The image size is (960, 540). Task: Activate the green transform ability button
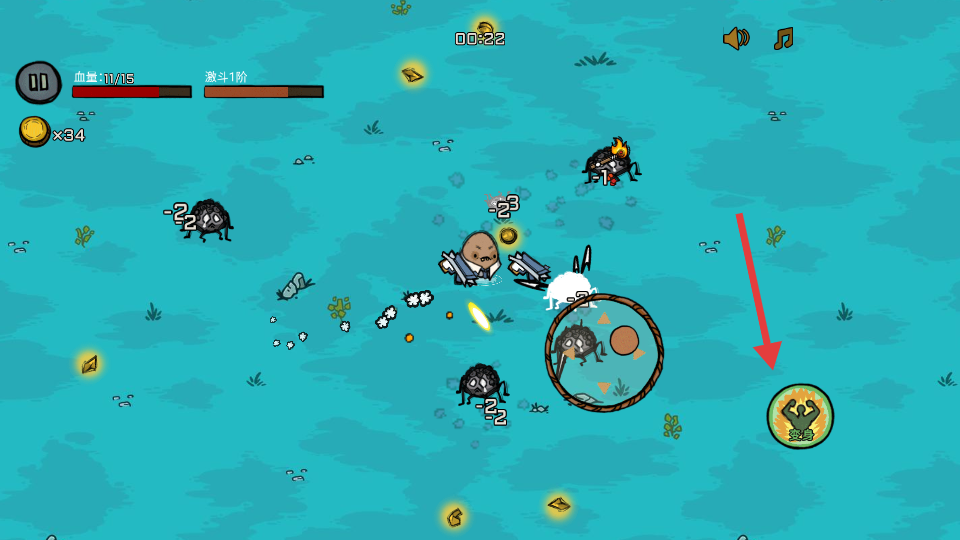(800, 416)
